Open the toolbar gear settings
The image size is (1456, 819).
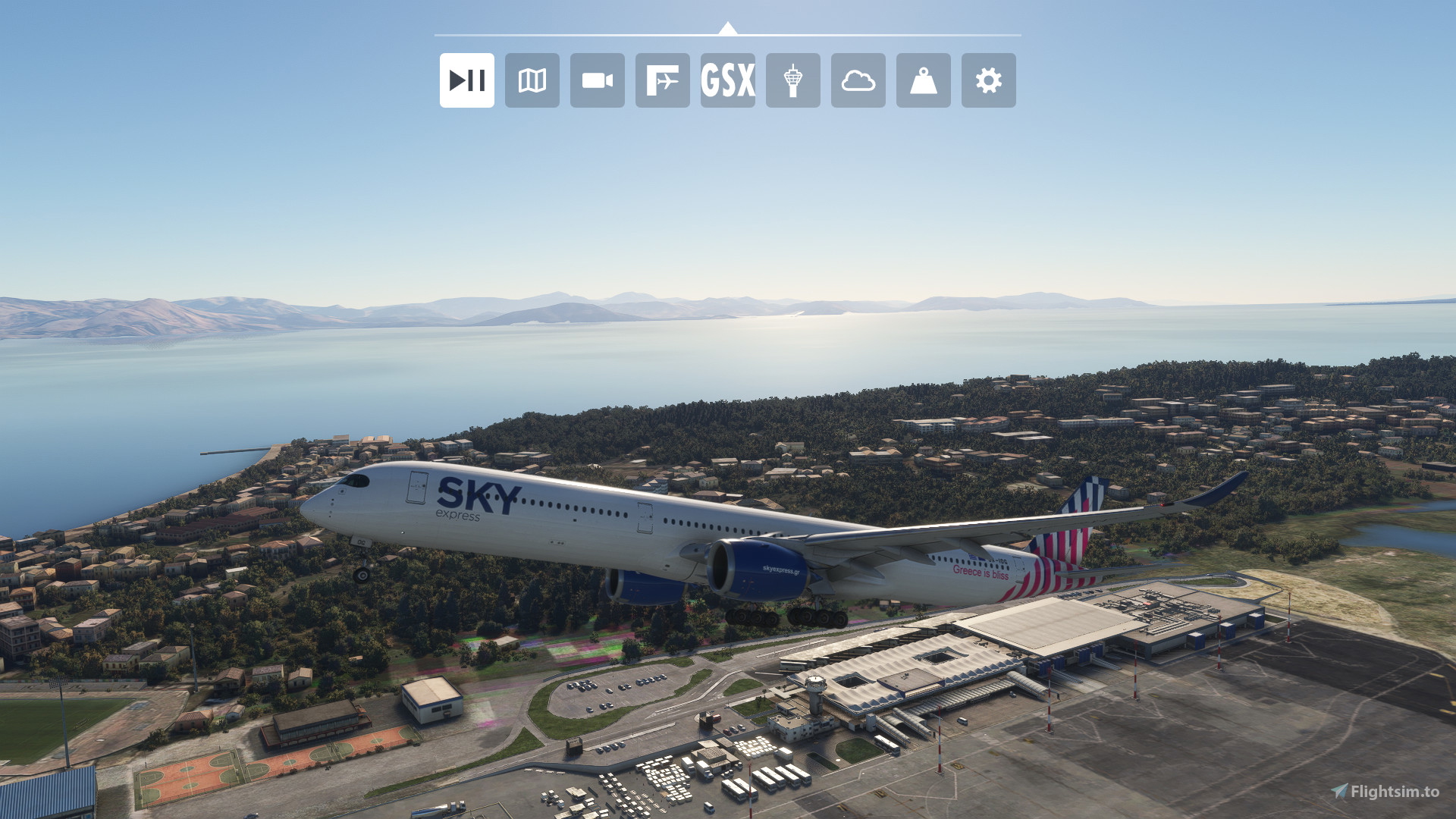tap(988, 80)
